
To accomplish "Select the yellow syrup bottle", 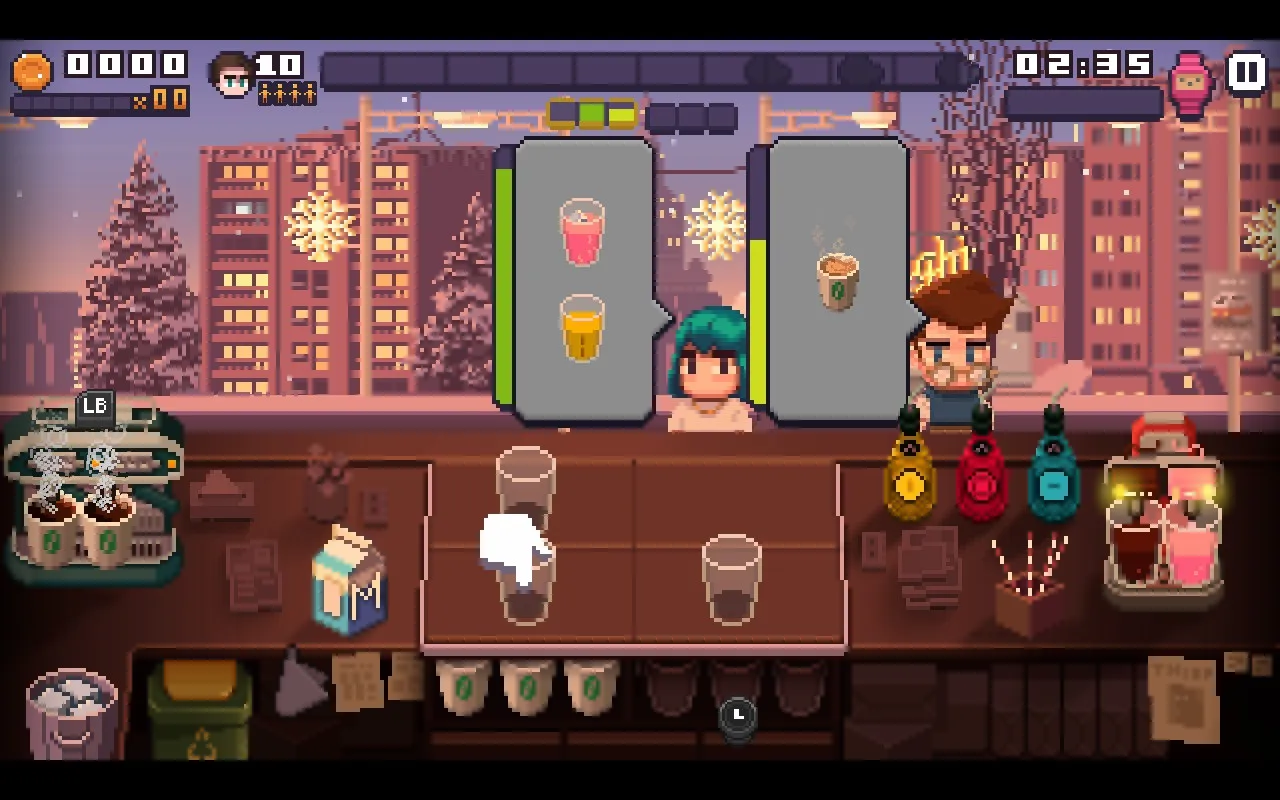I will [x=909, y=473].
